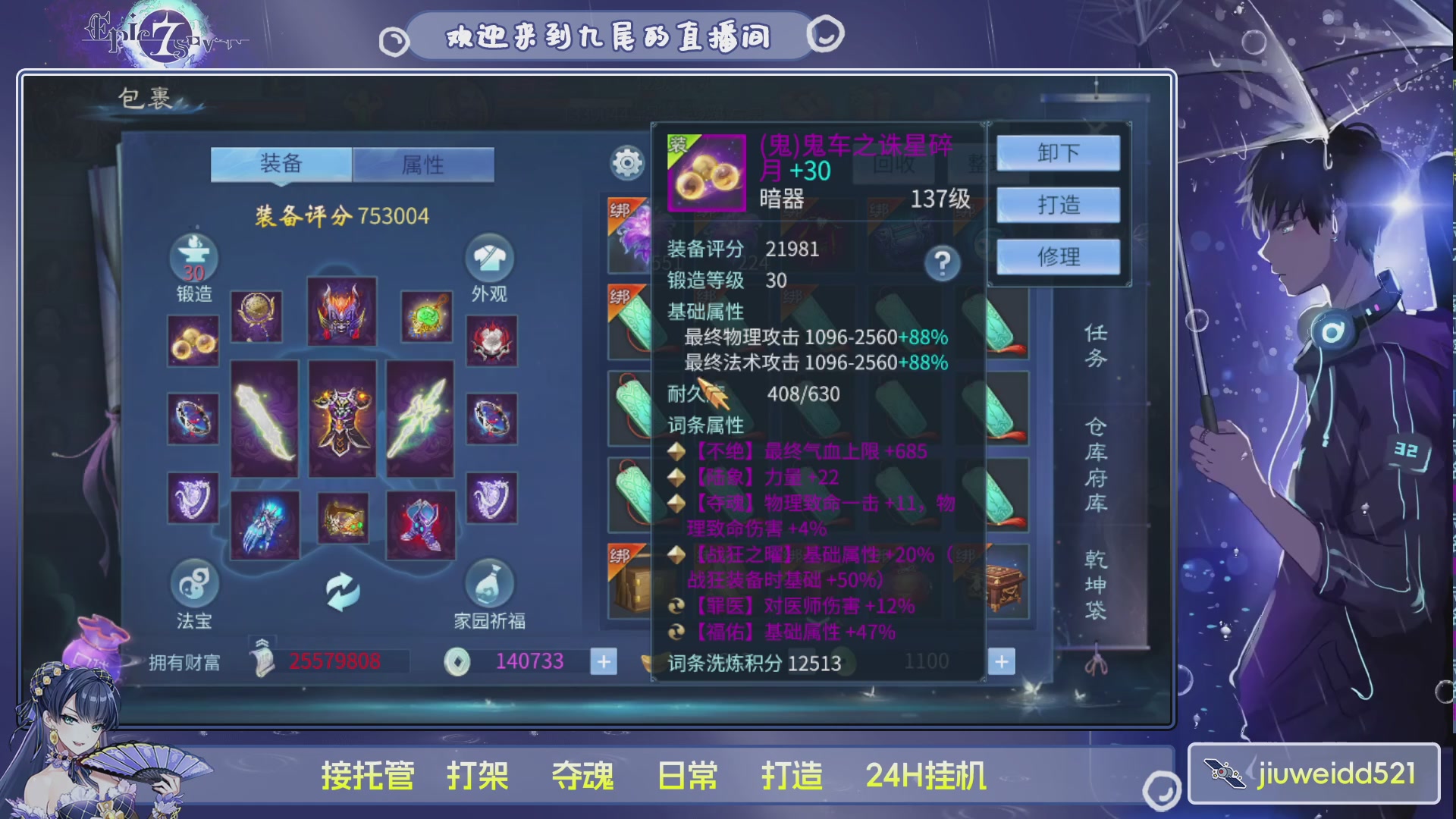Switch to the 装备 tab

pos(281,165)
